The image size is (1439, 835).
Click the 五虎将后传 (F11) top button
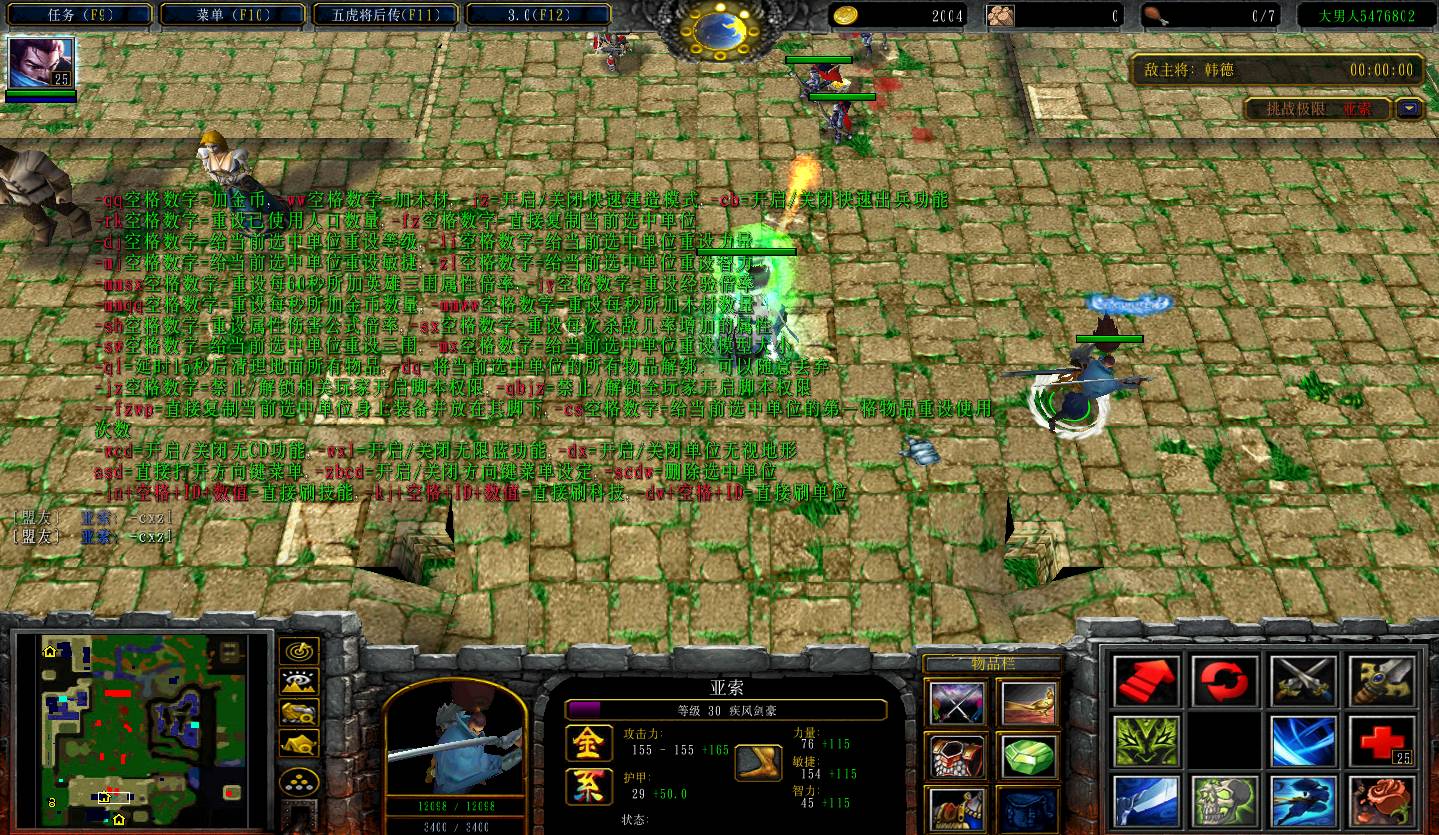coord(385,15)
